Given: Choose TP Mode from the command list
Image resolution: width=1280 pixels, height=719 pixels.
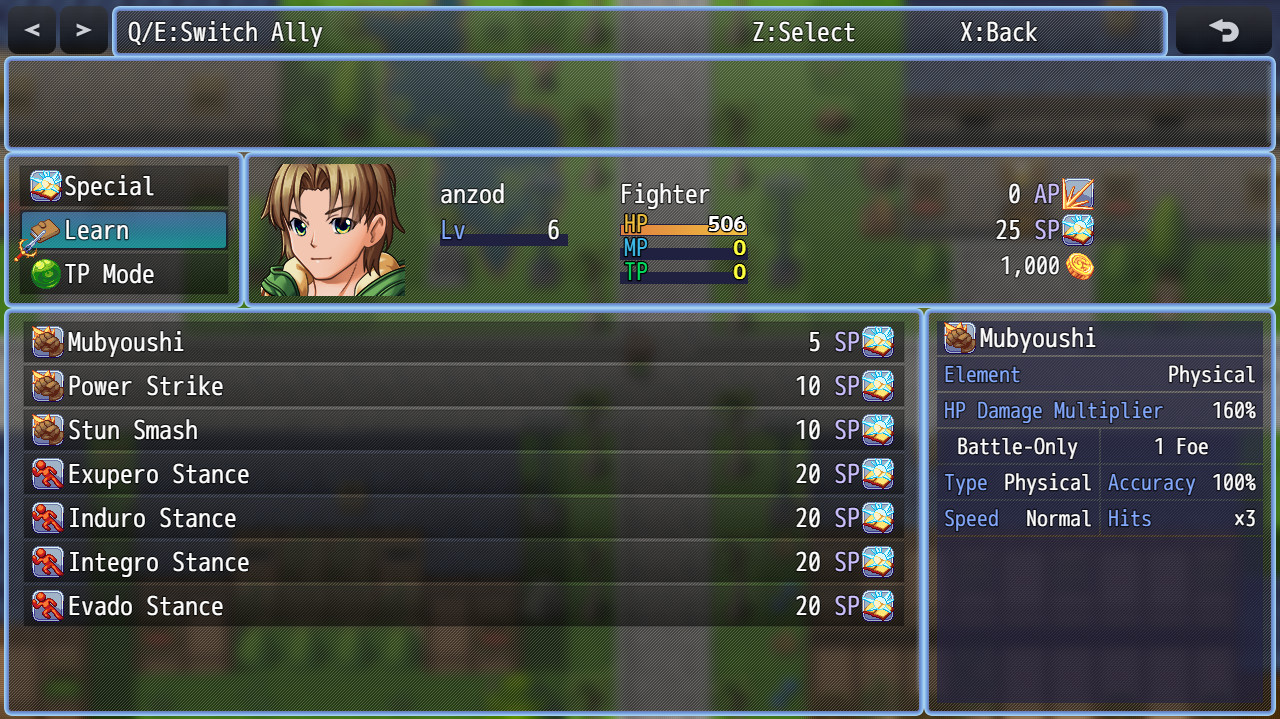Looking at the screenshot, I should (x=125, y=275).
